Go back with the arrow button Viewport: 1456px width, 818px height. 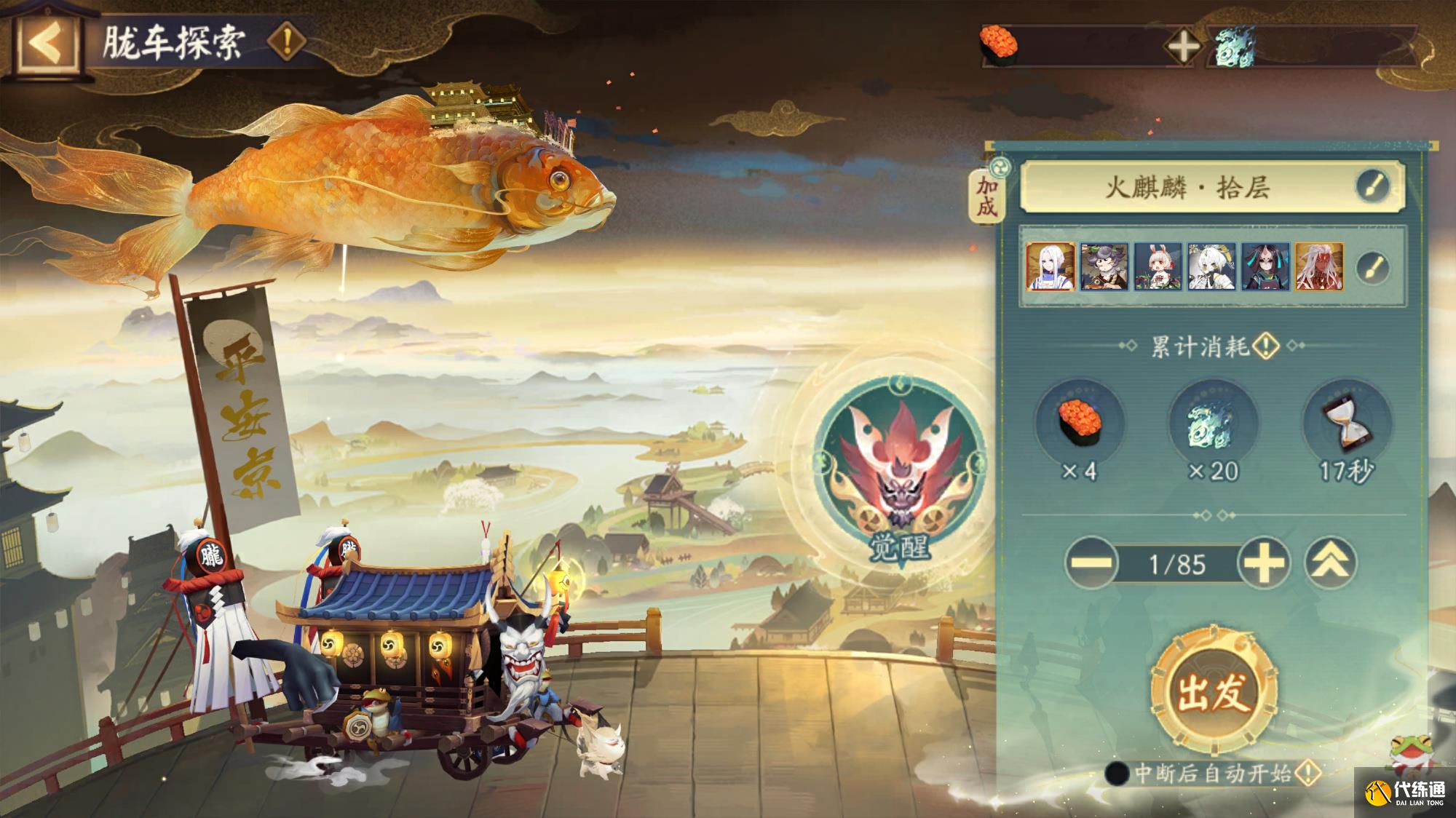[x=47, y=44]
